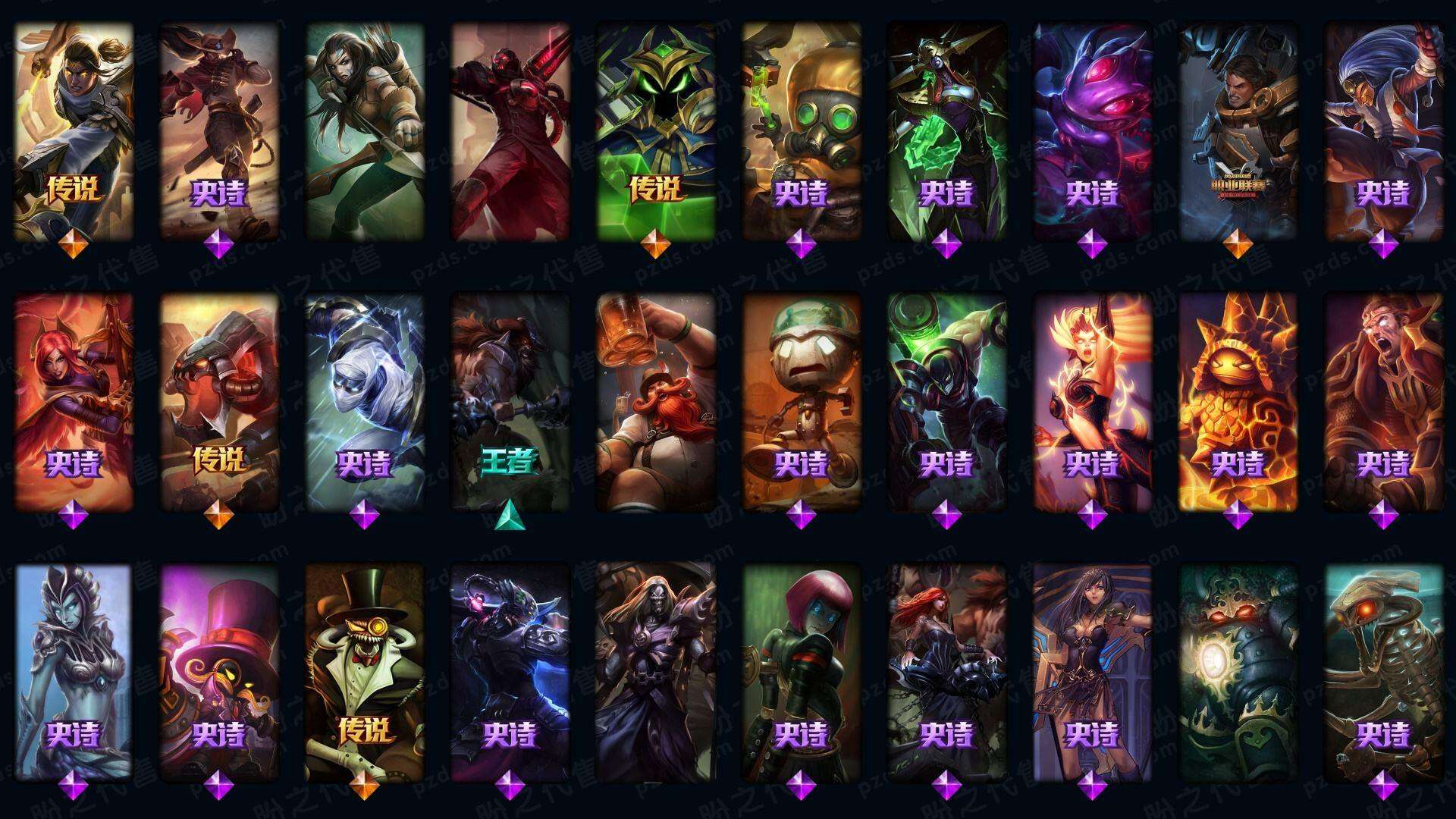
Task: Select the crowned molten lava creature card
Action: 1238,402
